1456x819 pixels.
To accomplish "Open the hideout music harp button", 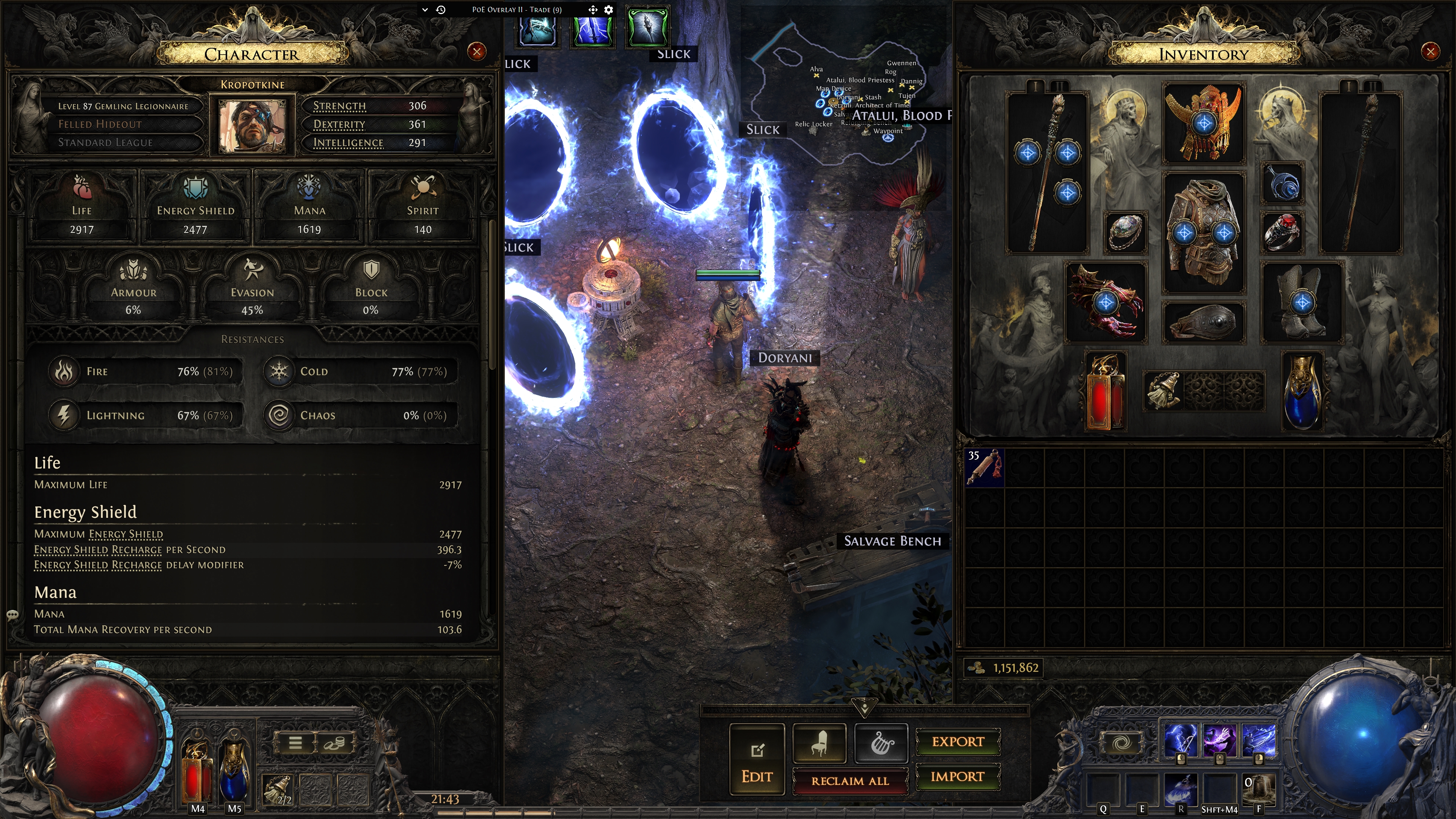I will 881,743.
